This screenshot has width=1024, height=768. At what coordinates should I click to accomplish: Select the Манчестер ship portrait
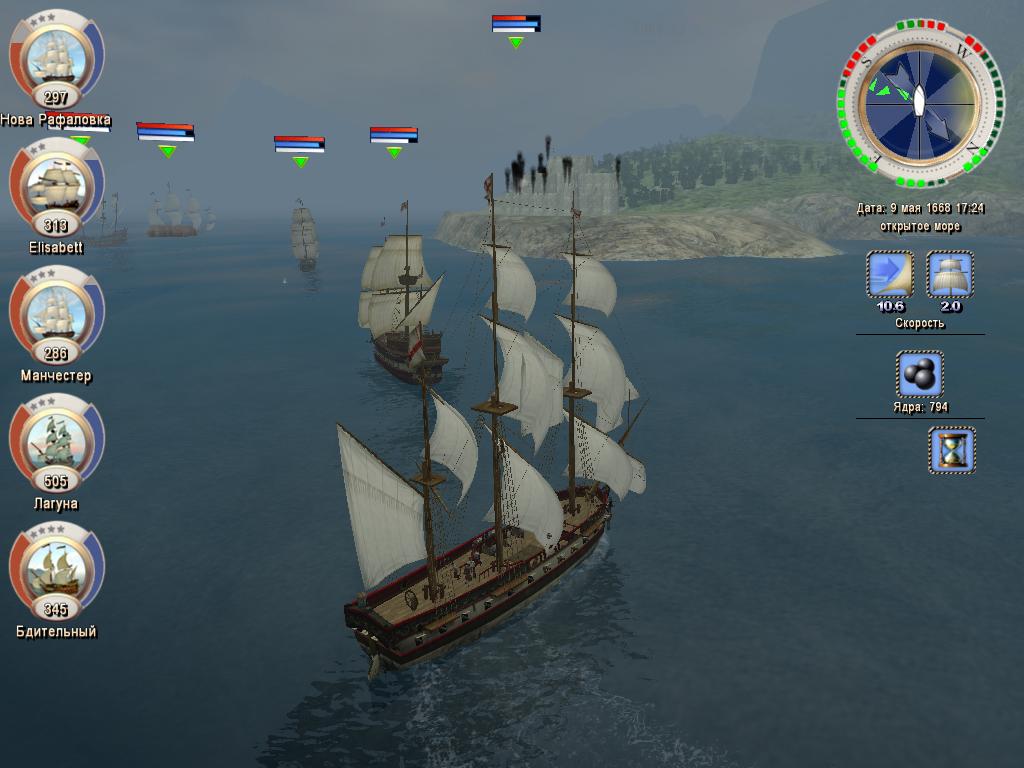click(56, 313)
